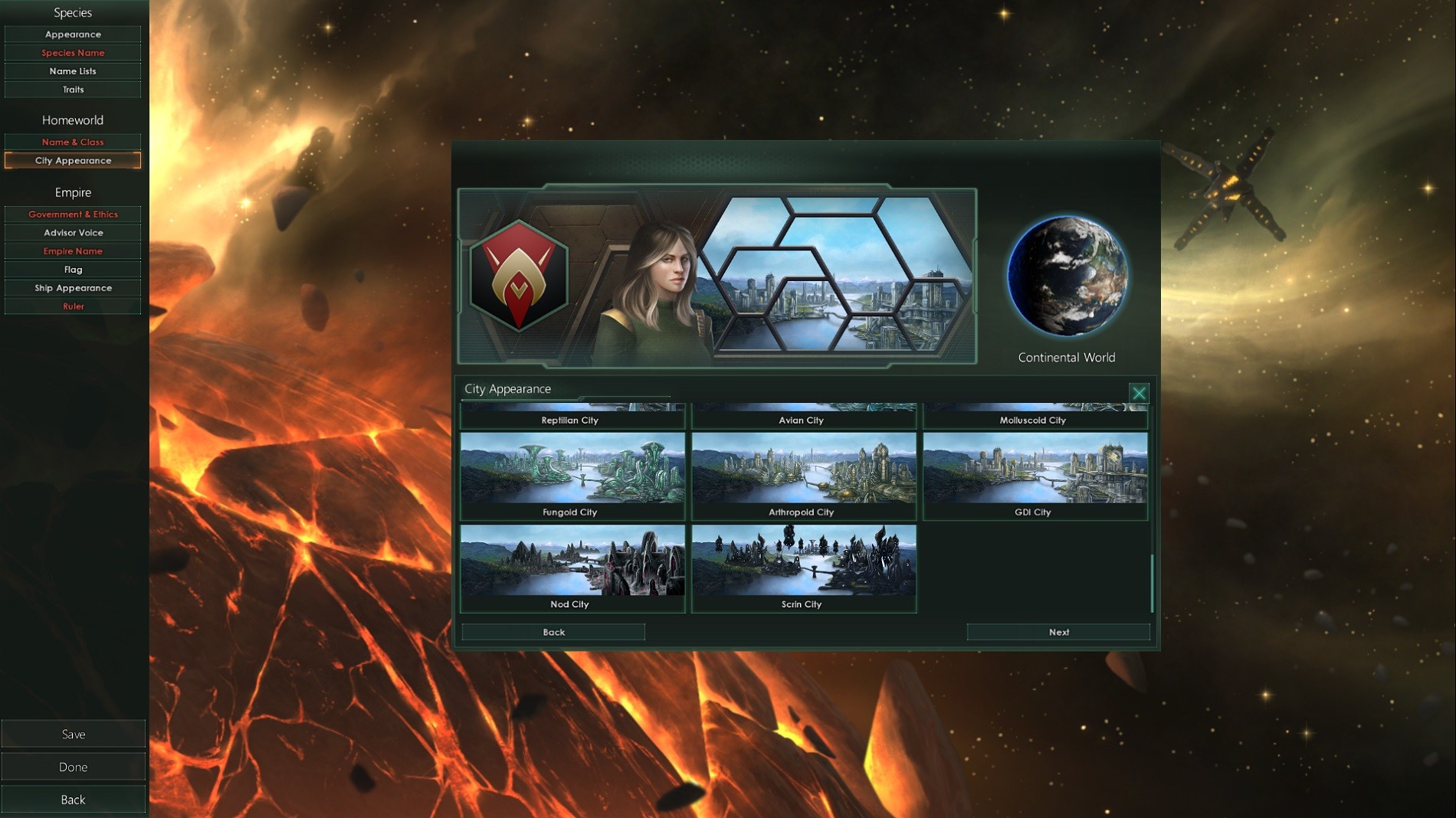Click the Done button
1456x818 pixels.
click(x=73, y=767)
